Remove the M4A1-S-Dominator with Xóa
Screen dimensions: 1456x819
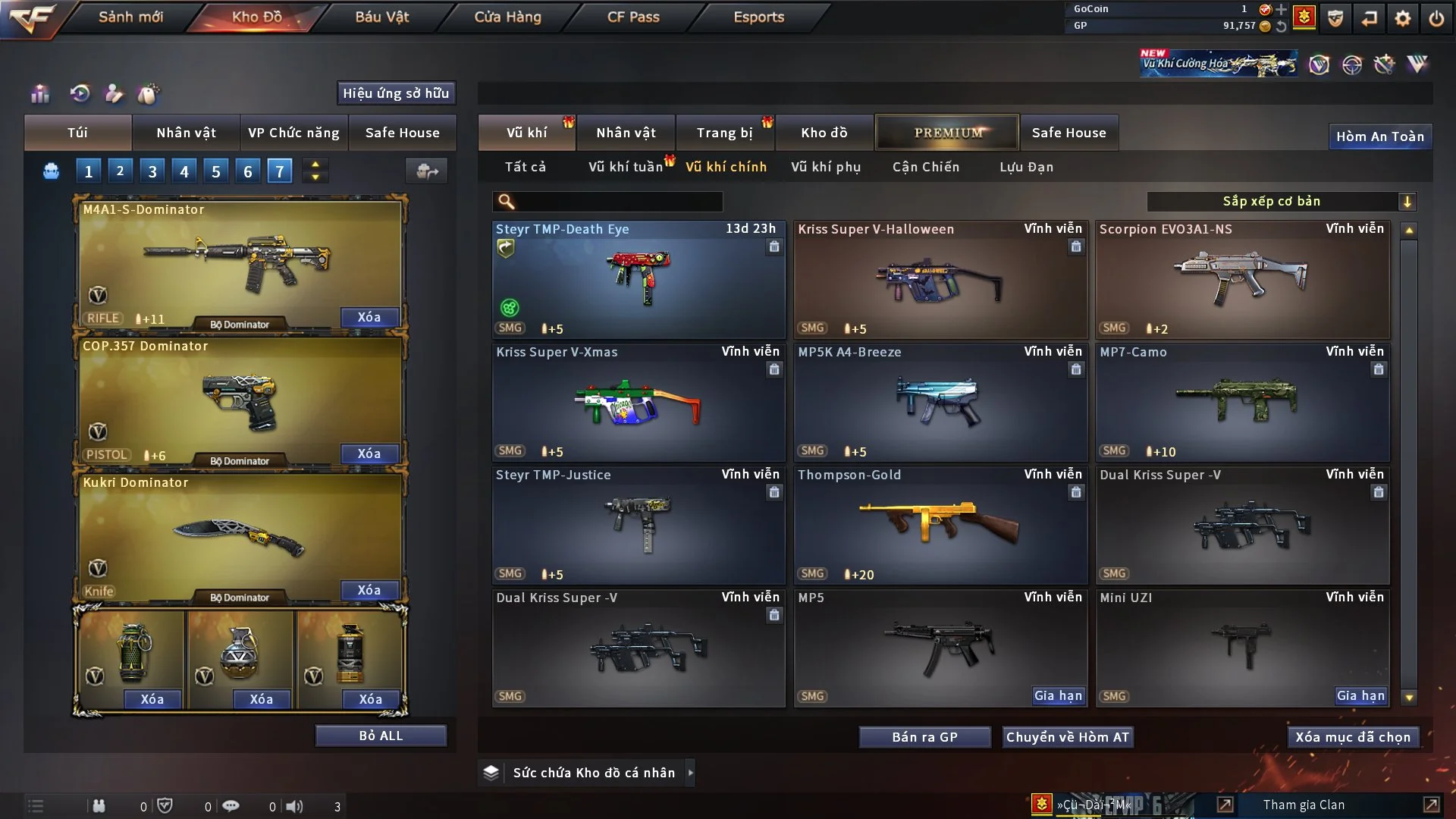pyautogui.click(x=369, y=317)
